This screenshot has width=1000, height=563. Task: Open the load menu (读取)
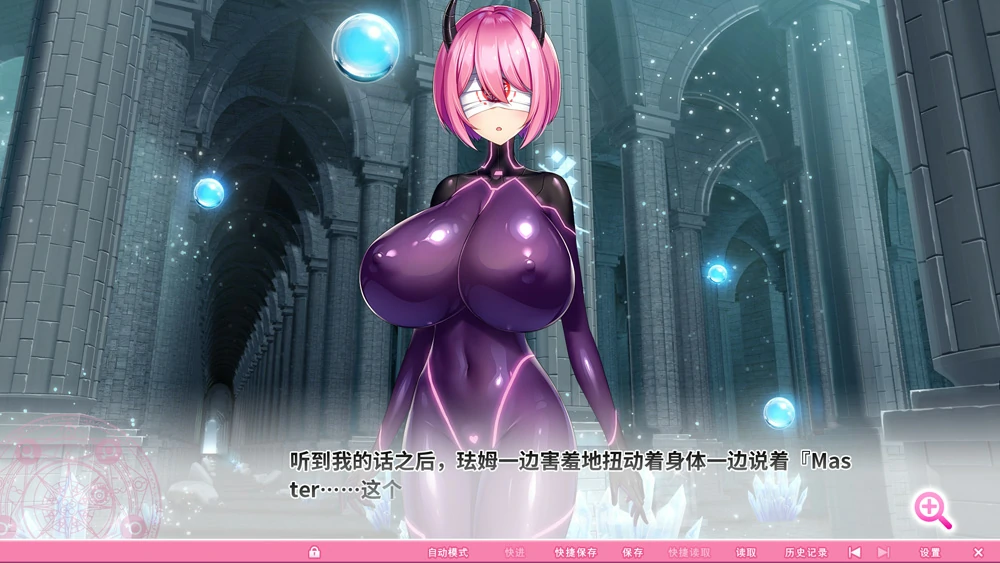point(746,552)
